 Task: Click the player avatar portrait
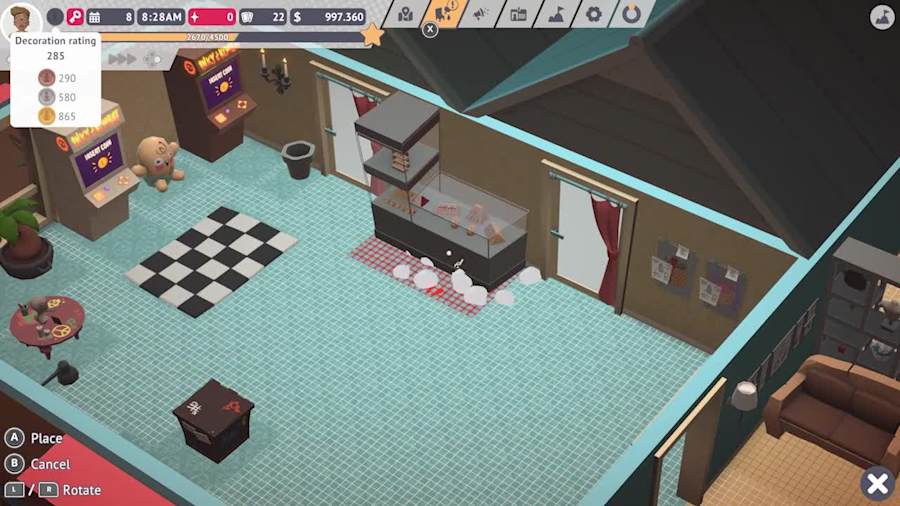pyautogui.click(x=21, y=18)
